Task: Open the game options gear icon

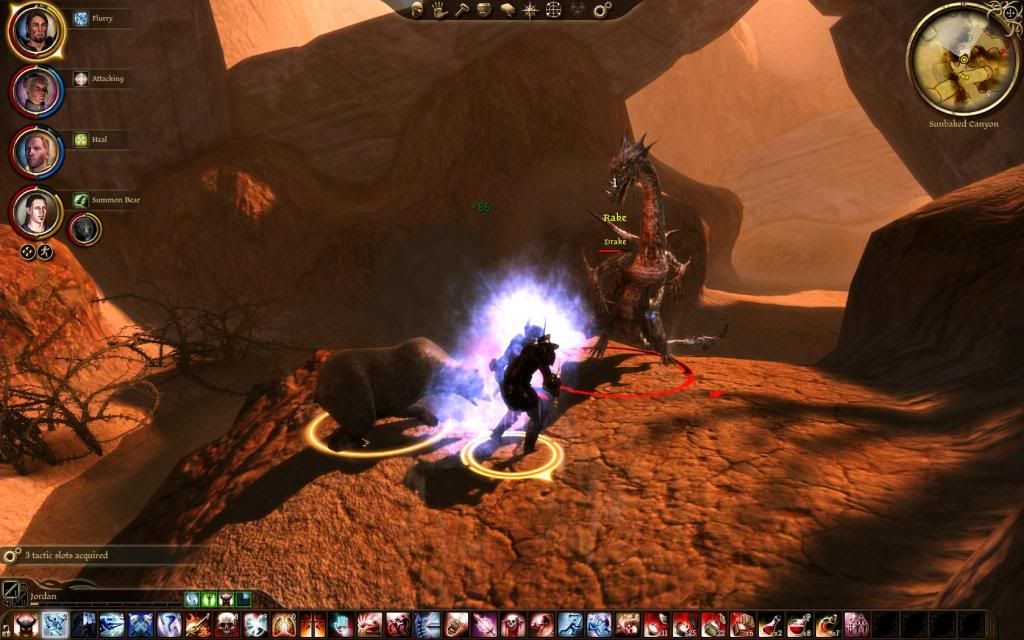Action: coord(601,10)
